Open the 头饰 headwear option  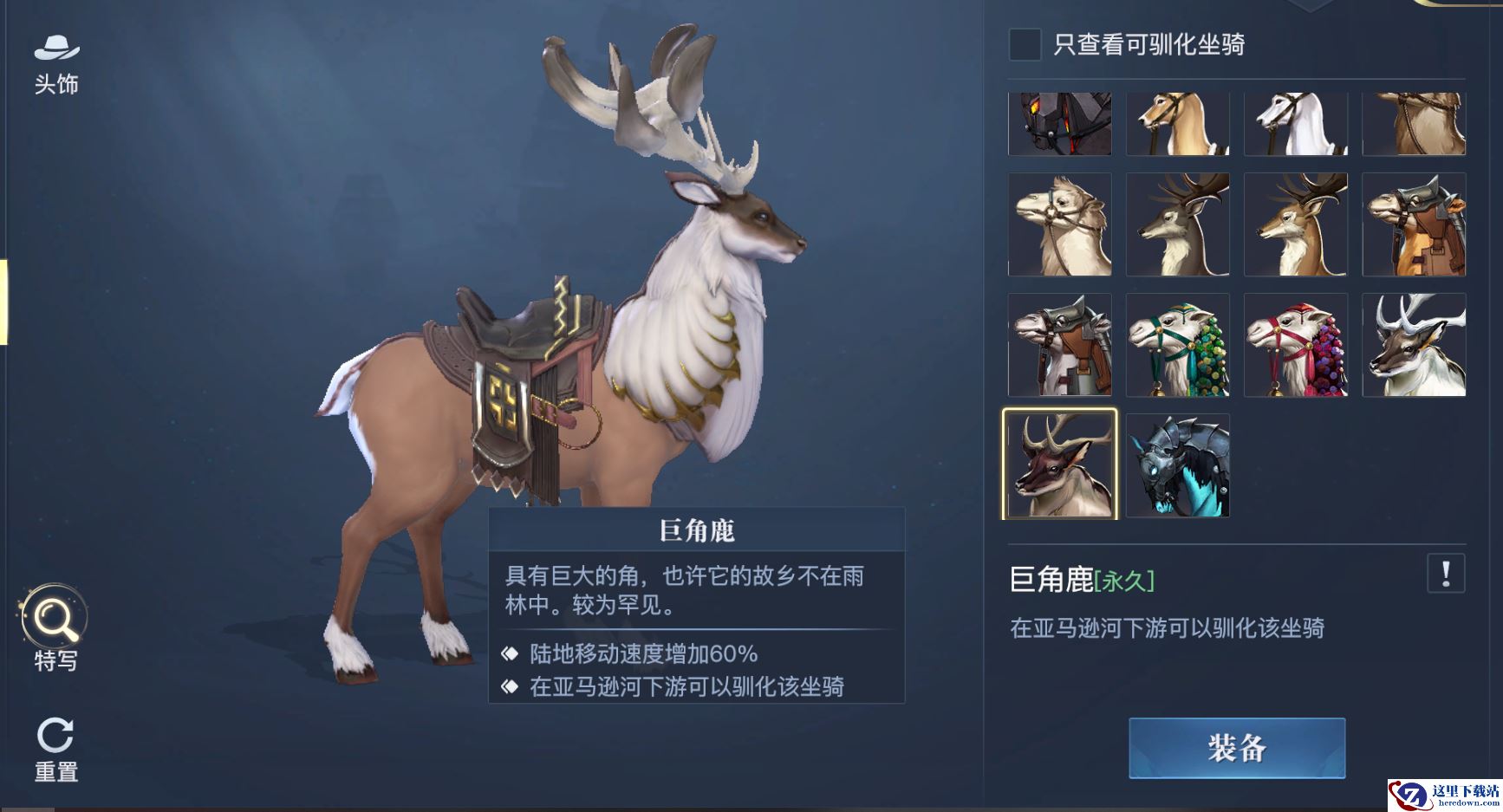click(x=56, y=64)
